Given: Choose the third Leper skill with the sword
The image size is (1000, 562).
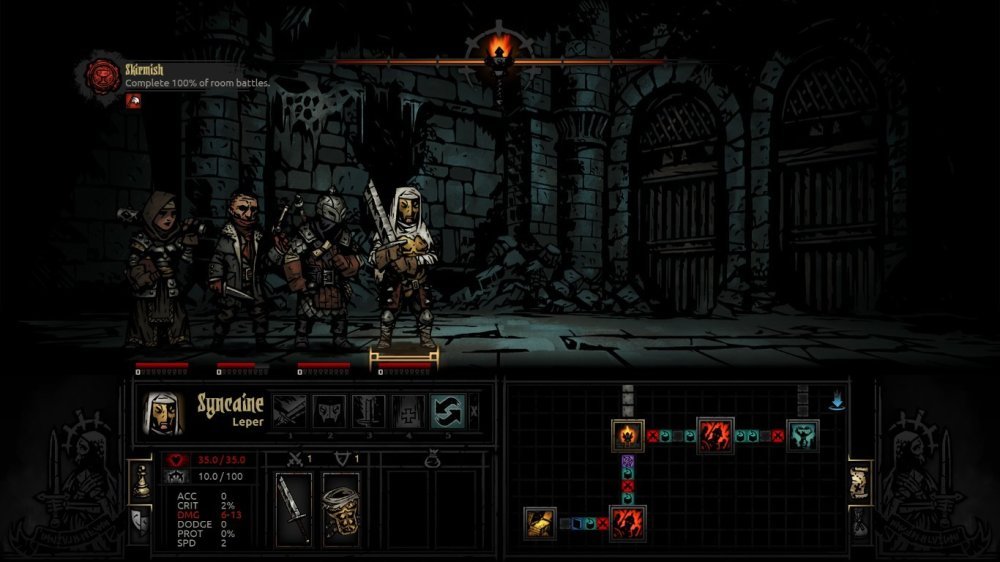Looking at the screenshot, I should click(x=369, y=411).
